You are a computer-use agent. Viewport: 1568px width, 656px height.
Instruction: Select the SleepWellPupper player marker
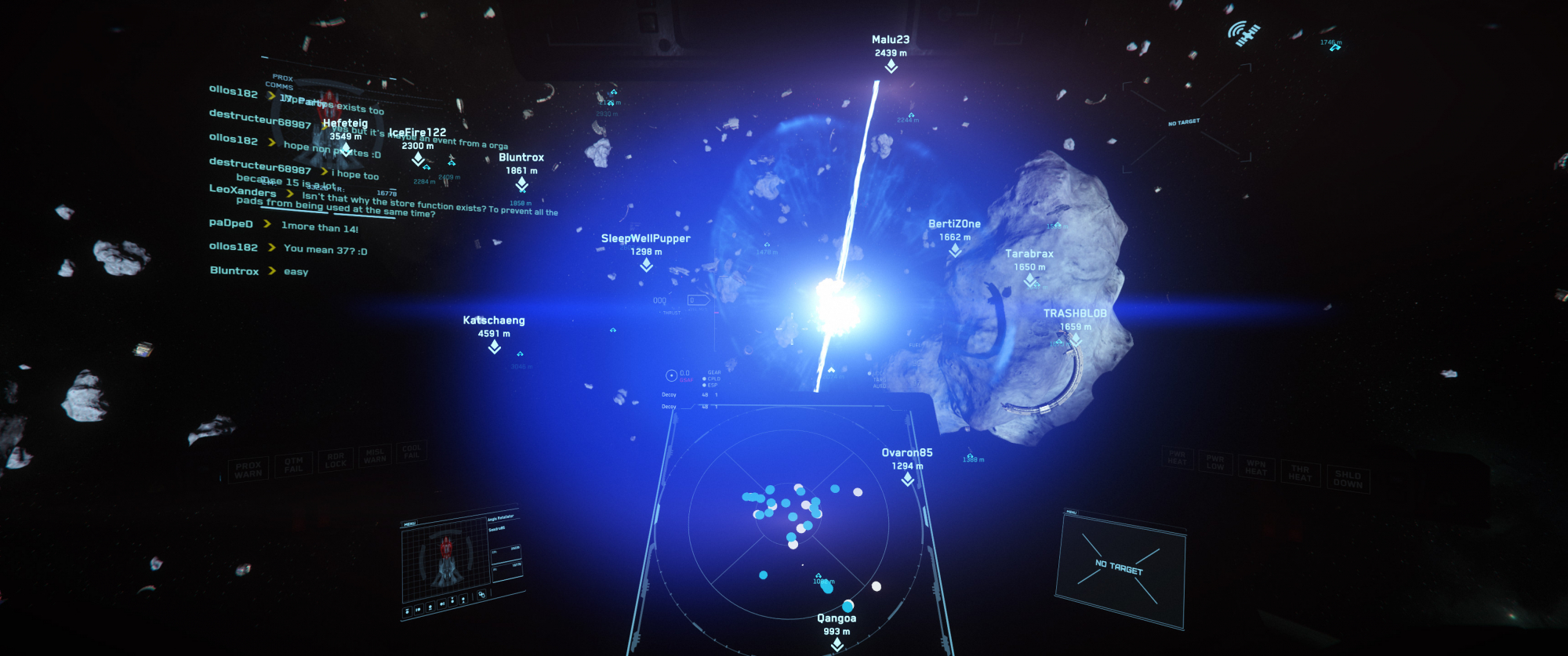click(x=646, y=265)
